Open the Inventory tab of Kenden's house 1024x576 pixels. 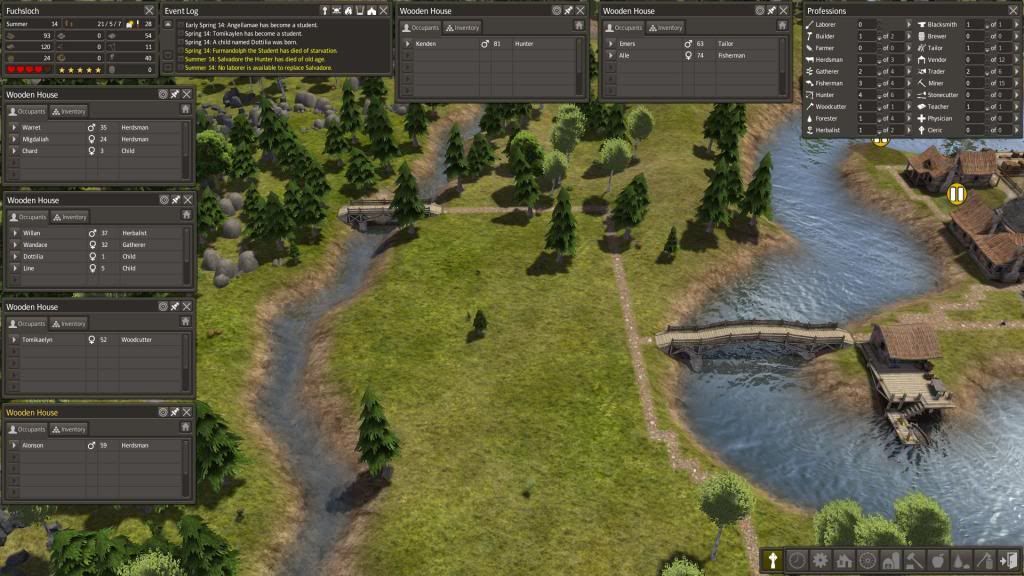pyautogui.click(x=464, y=27)
